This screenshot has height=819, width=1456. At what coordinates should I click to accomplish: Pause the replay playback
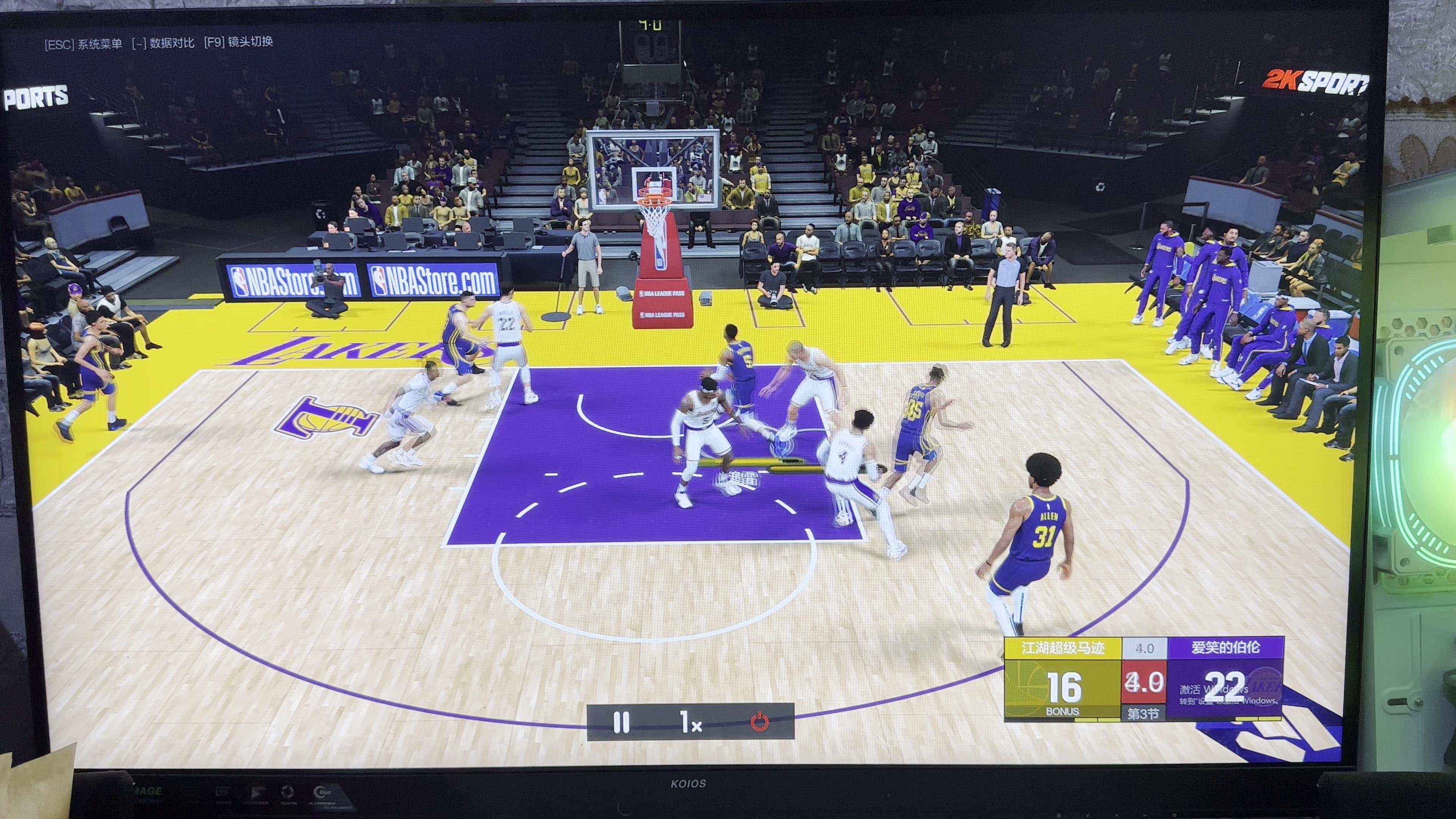point(621,722)
